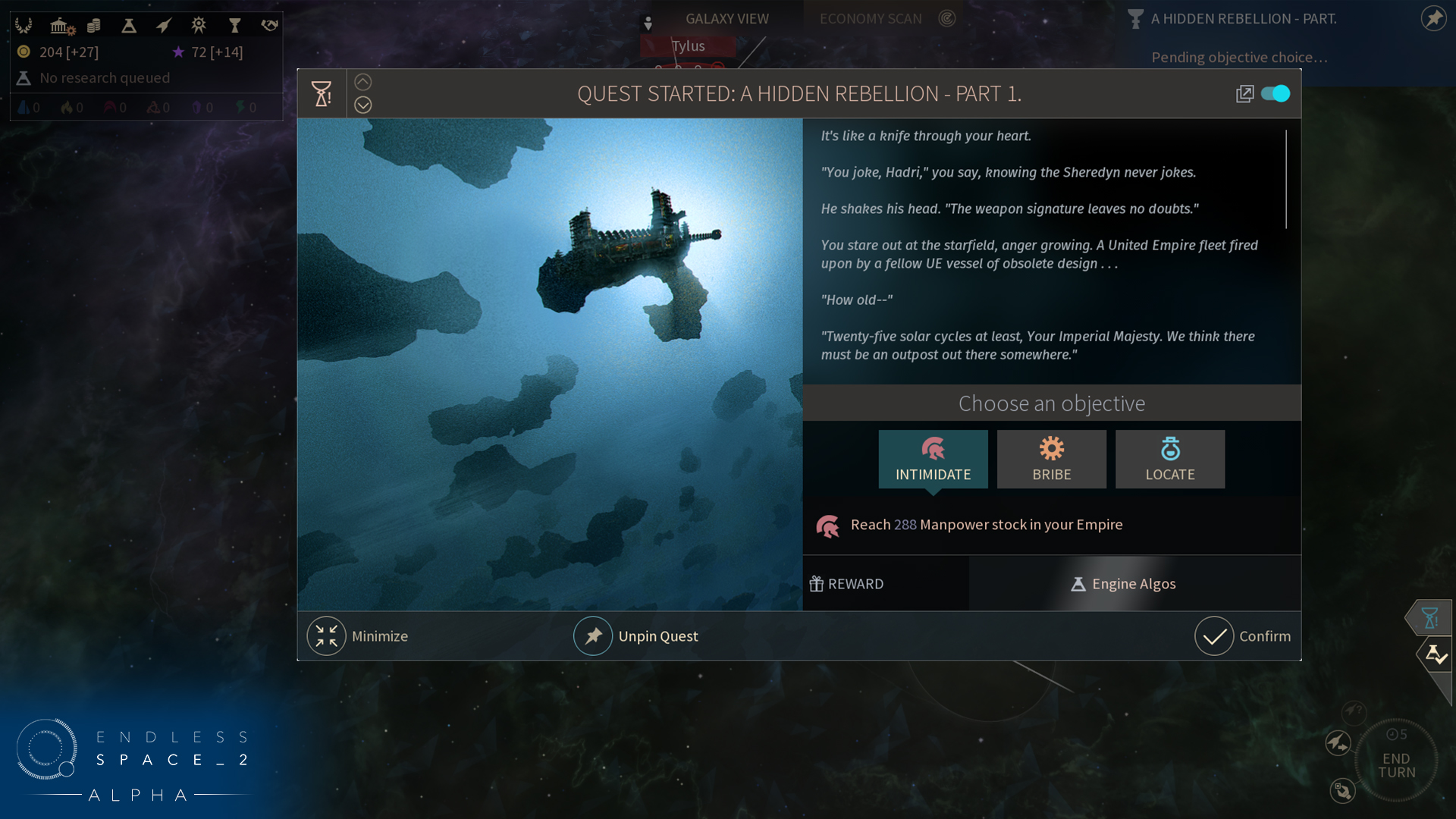Choose the Bribe objective
Image resolution: width=1456 pixels, height=819 pixels.
(x=1051, y=459)
